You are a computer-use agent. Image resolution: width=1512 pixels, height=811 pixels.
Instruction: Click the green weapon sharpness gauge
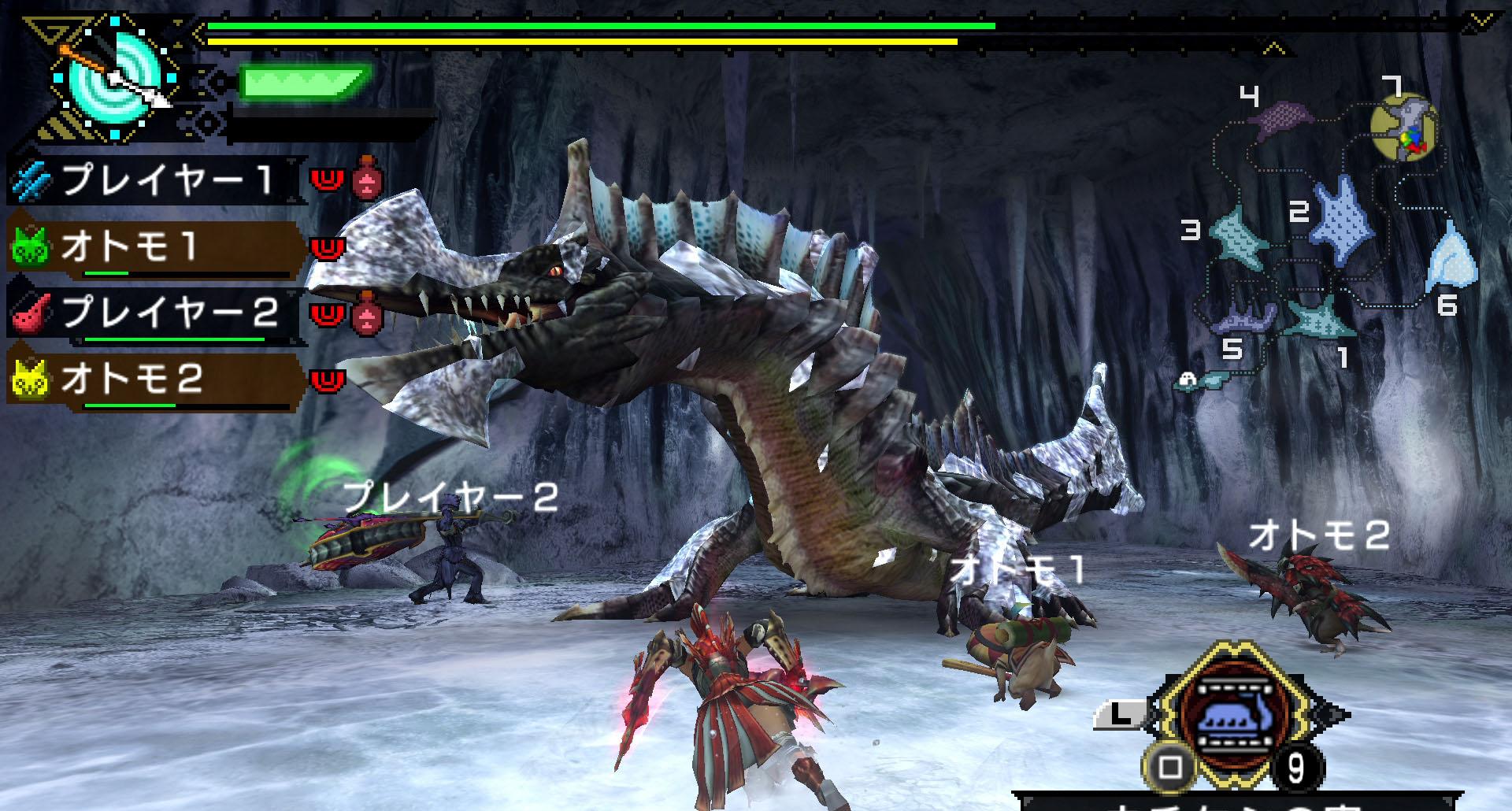(302, 83)
